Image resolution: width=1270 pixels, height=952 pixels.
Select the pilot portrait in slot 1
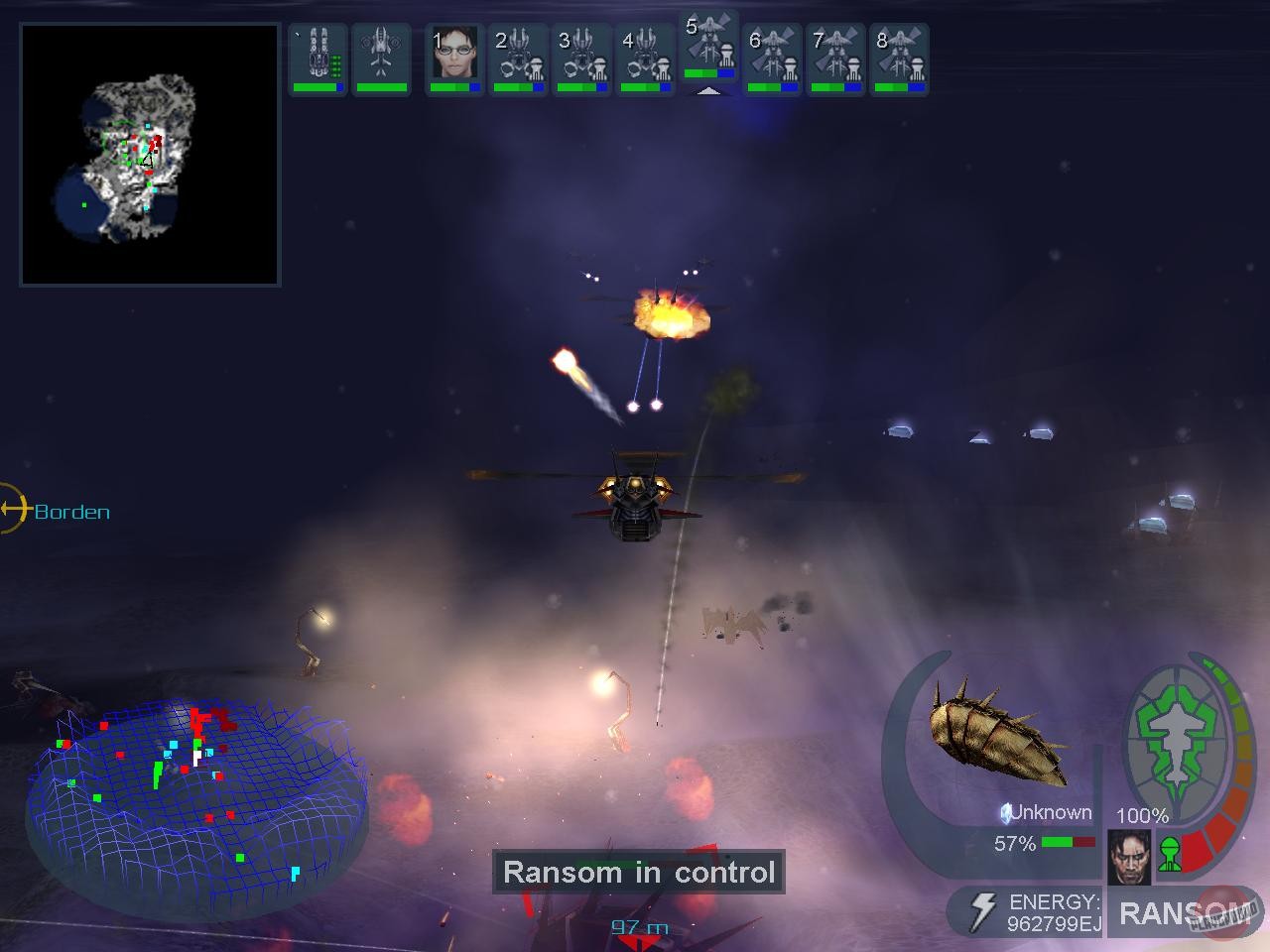(x=453, y=55)
